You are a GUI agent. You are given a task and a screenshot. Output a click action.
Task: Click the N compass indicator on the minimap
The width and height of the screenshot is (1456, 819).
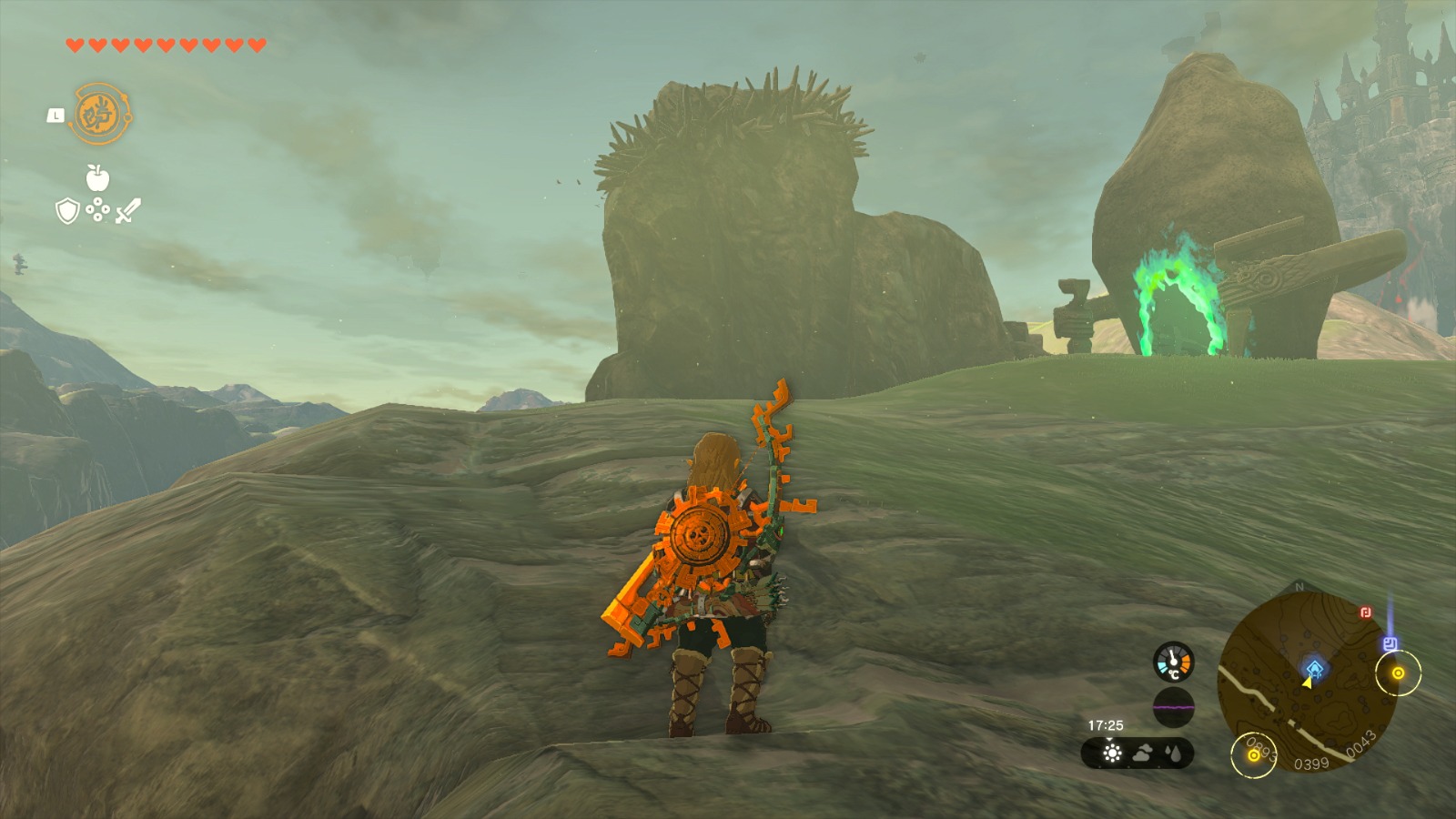pyautogui.click(x=1299, y=586)
